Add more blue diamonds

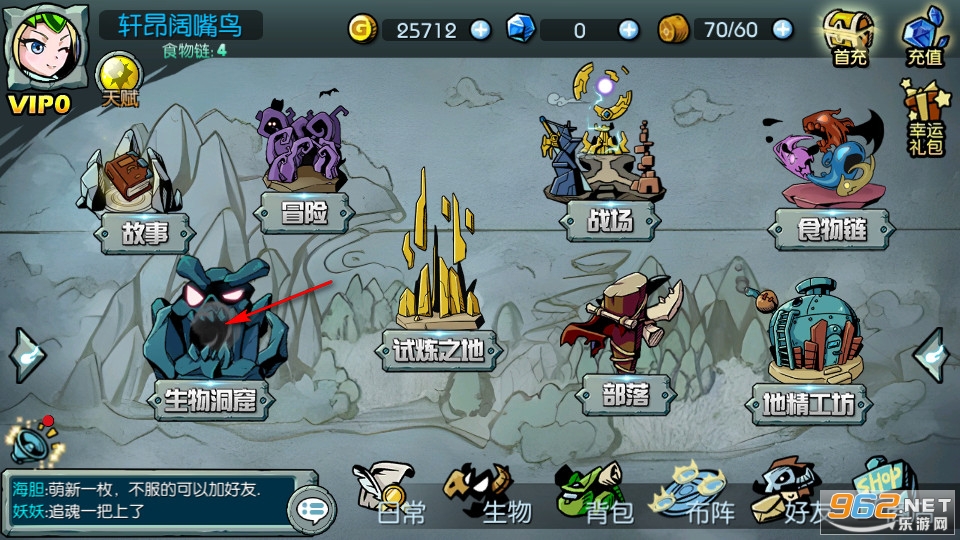[x=628, y=30]
